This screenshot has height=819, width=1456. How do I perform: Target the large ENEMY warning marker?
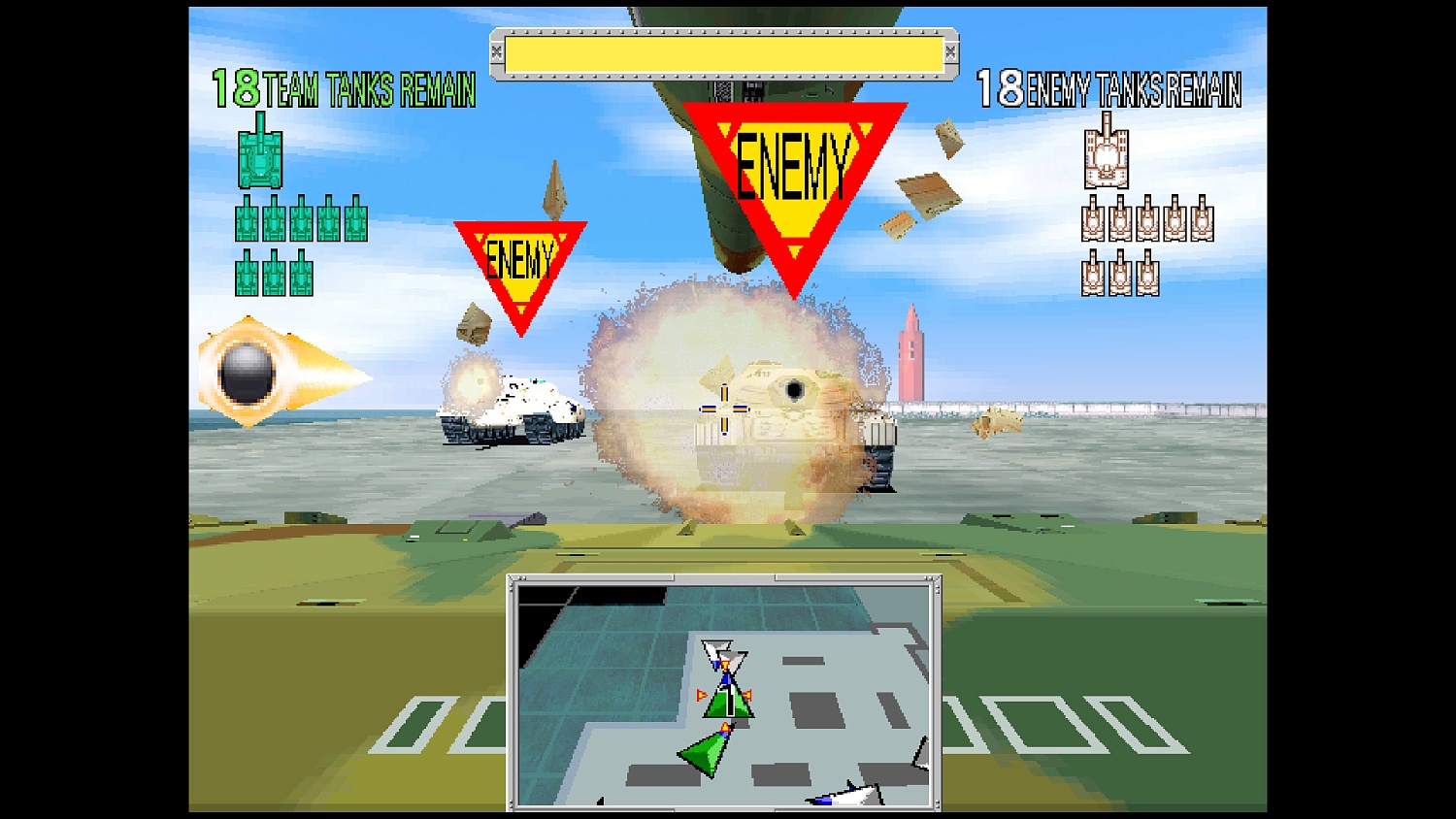(796, 170)
